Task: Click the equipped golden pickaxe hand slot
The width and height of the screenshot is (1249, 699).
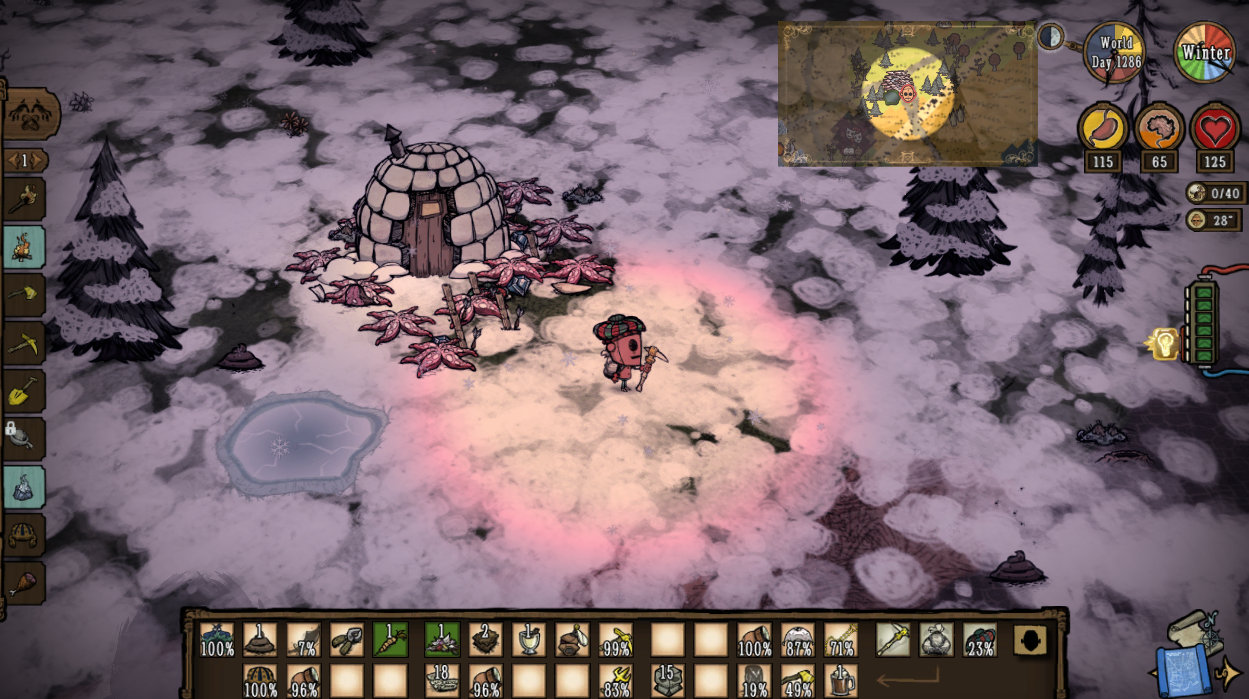Action: 893,639
